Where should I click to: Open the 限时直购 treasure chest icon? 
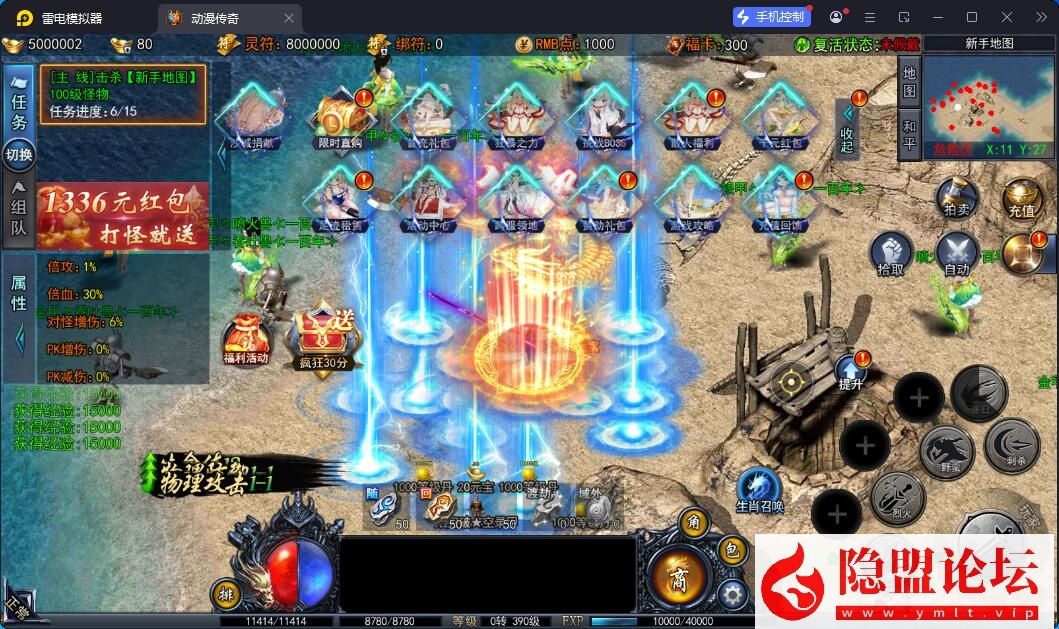click(x=341, y=119)
